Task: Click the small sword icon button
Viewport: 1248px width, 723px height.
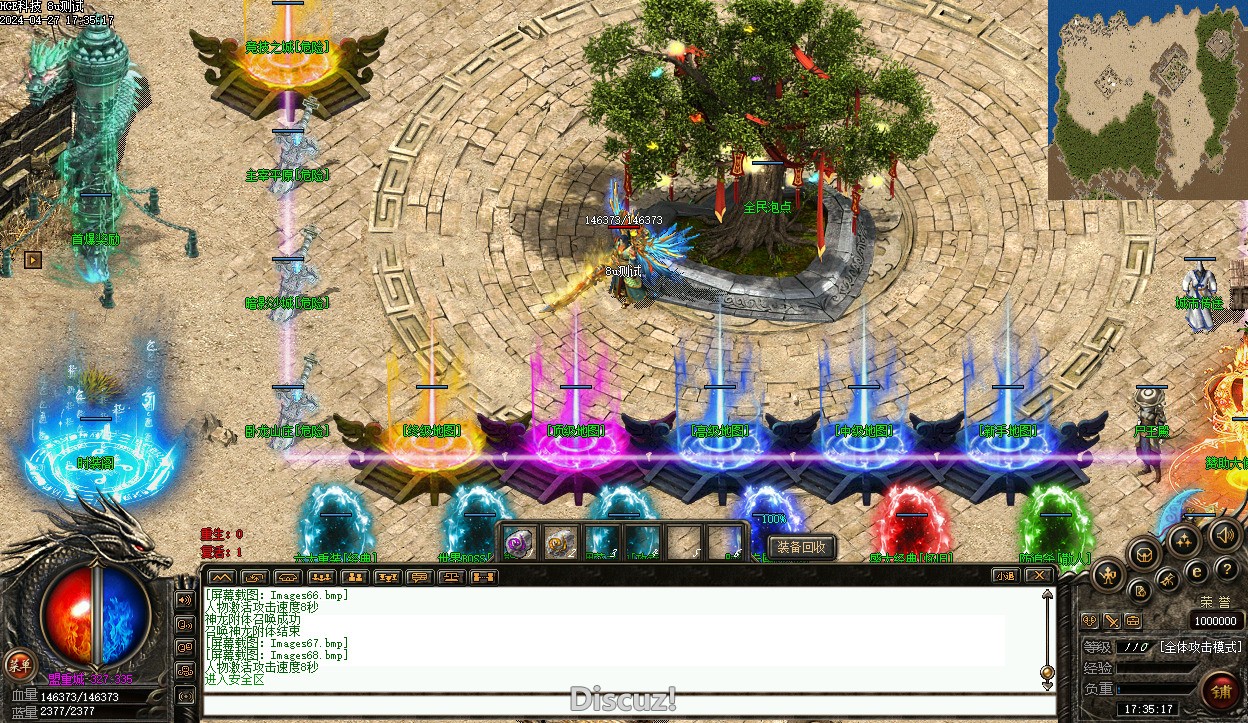Action: pos(1111,621)
